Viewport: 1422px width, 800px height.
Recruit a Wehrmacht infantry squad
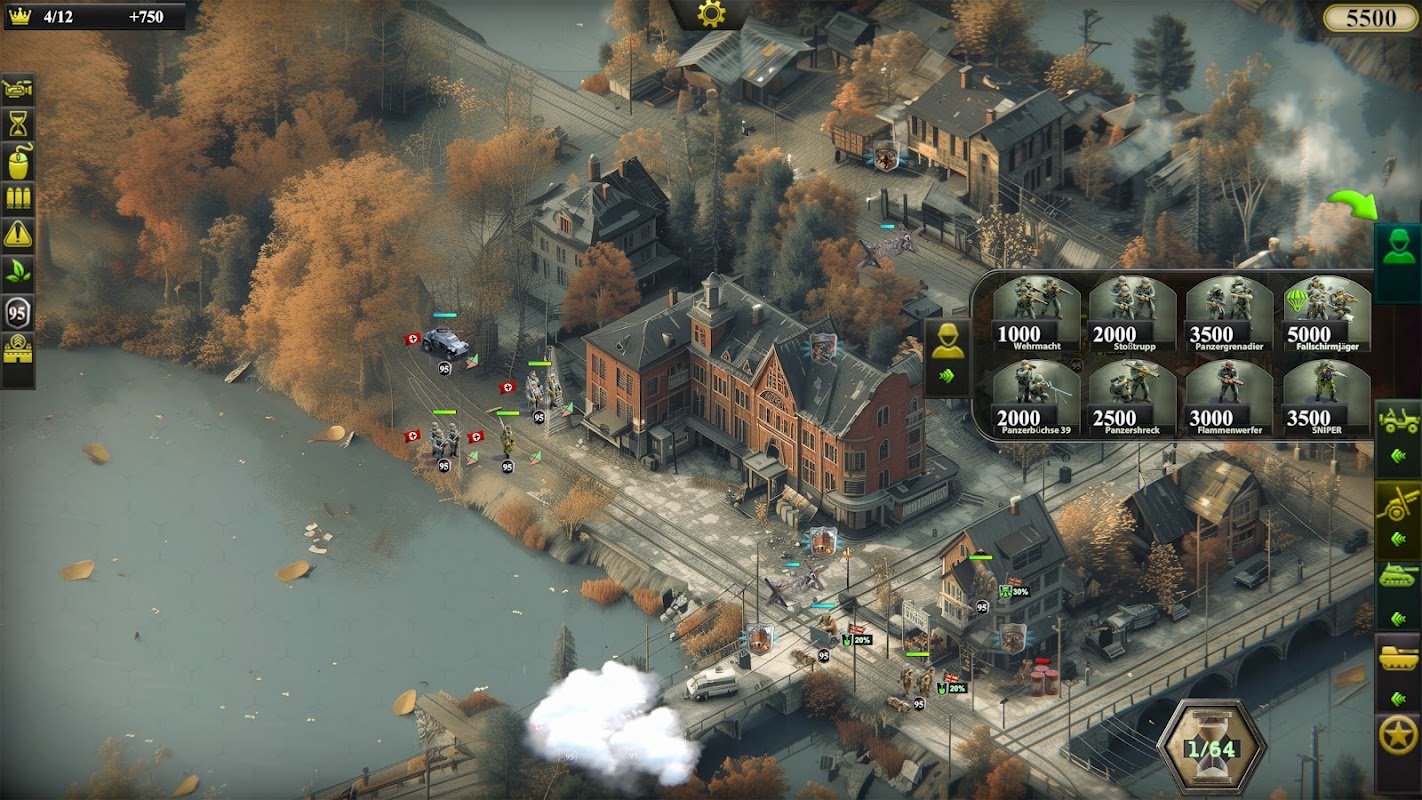[1036, 312]
